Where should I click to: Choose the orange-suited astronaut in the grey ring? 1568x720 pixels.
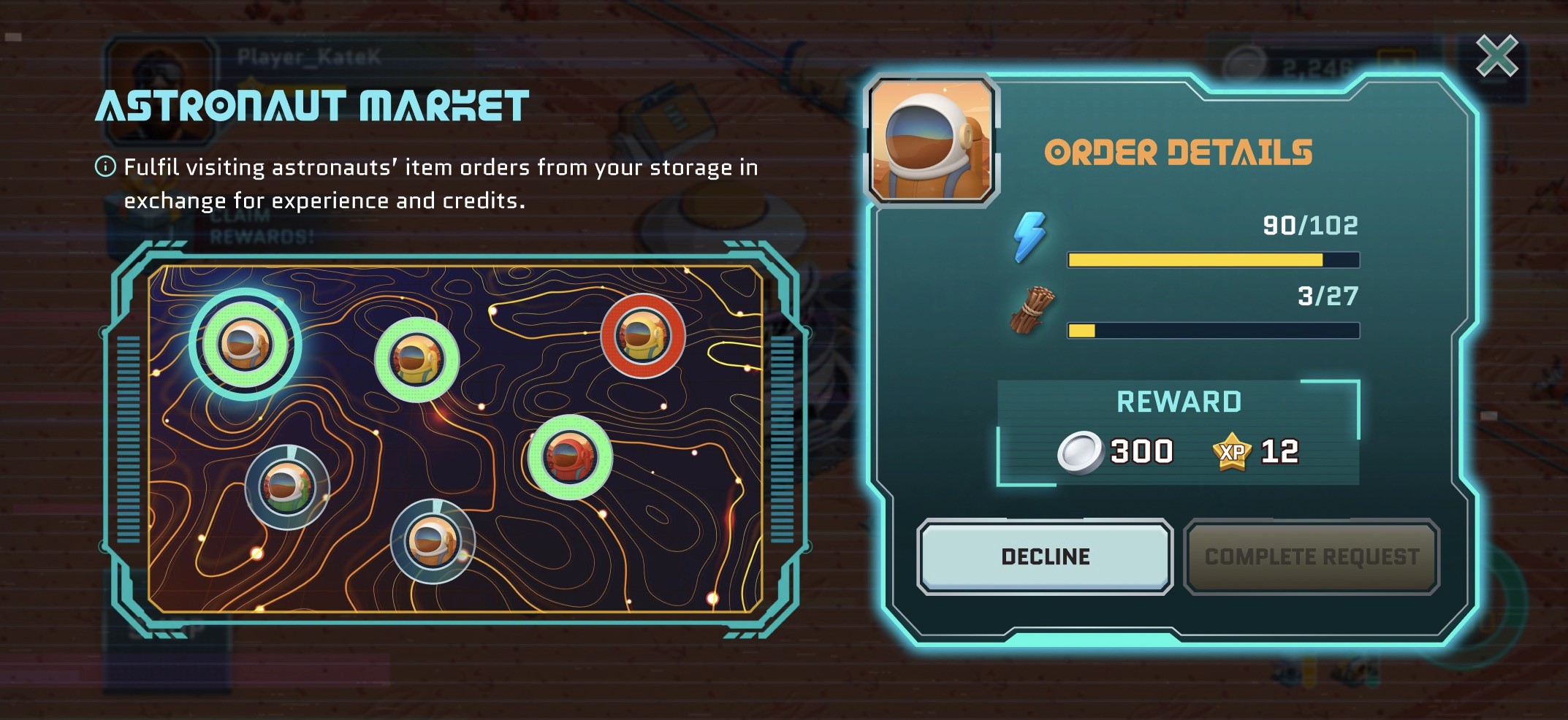click(433, 541)
